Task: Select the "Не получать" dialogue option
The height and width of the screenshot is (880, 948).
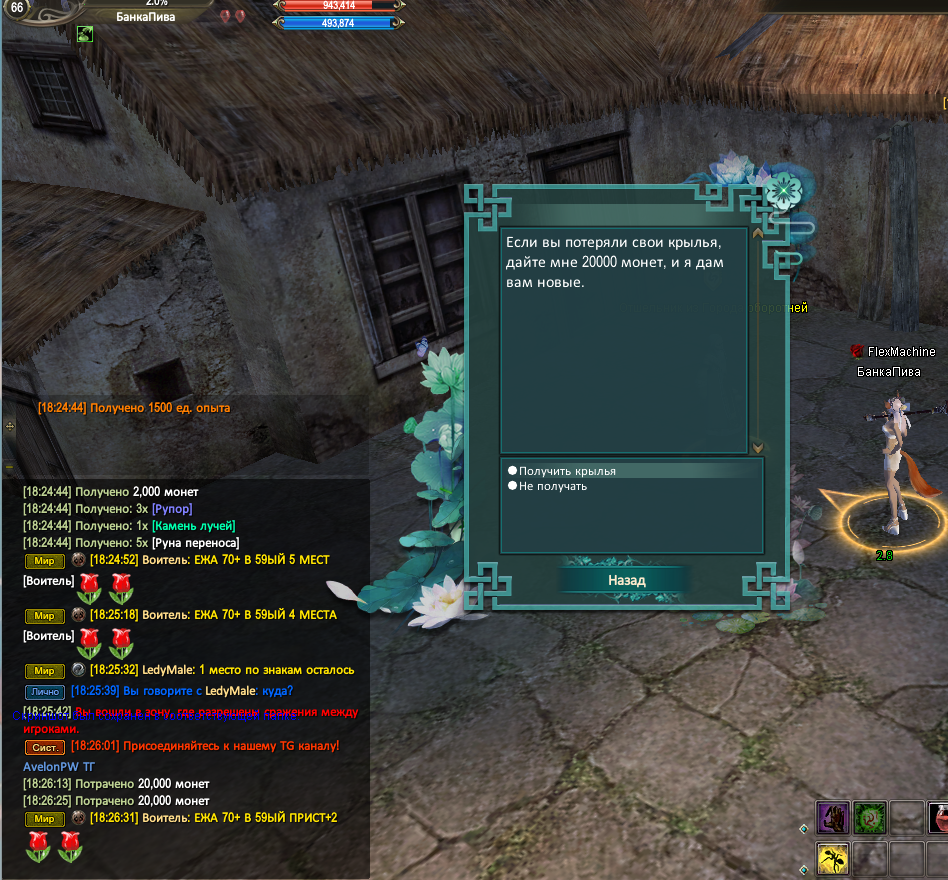Action: tap(552, 486)
